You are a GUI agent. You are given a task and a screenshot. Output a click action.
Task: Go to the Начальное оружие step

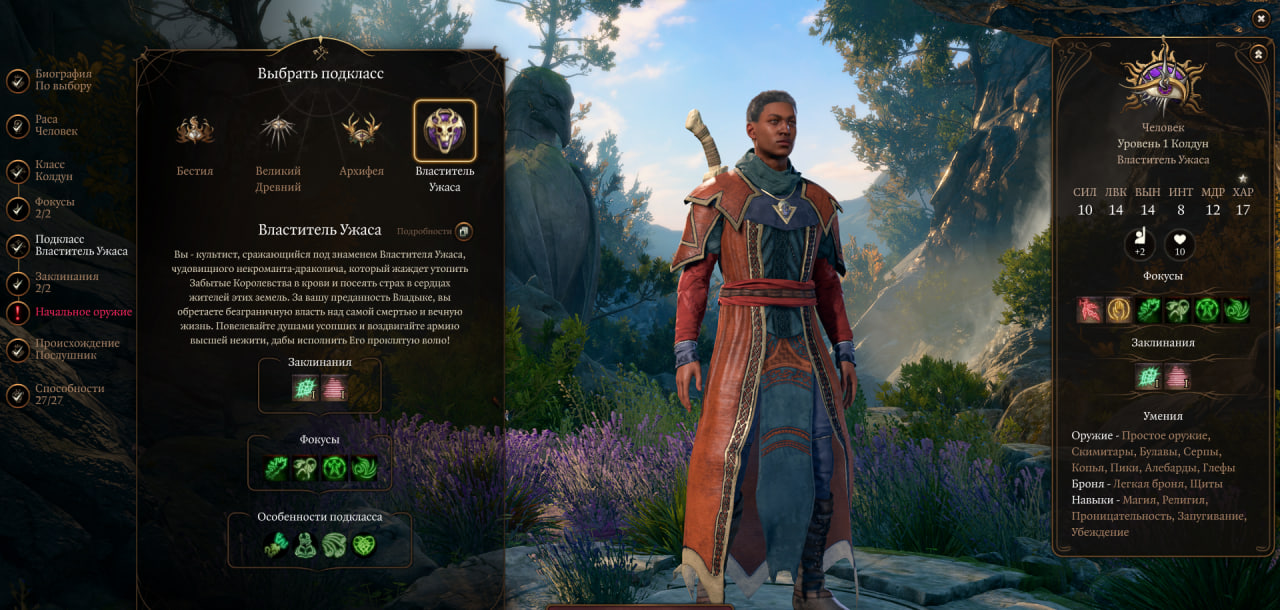[x=83, y=312]
